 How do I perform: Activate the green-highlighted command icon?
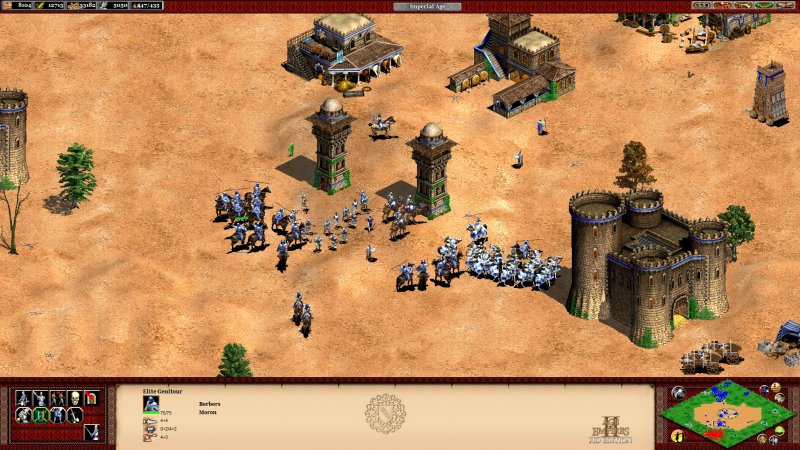click(x=40, y=415)
